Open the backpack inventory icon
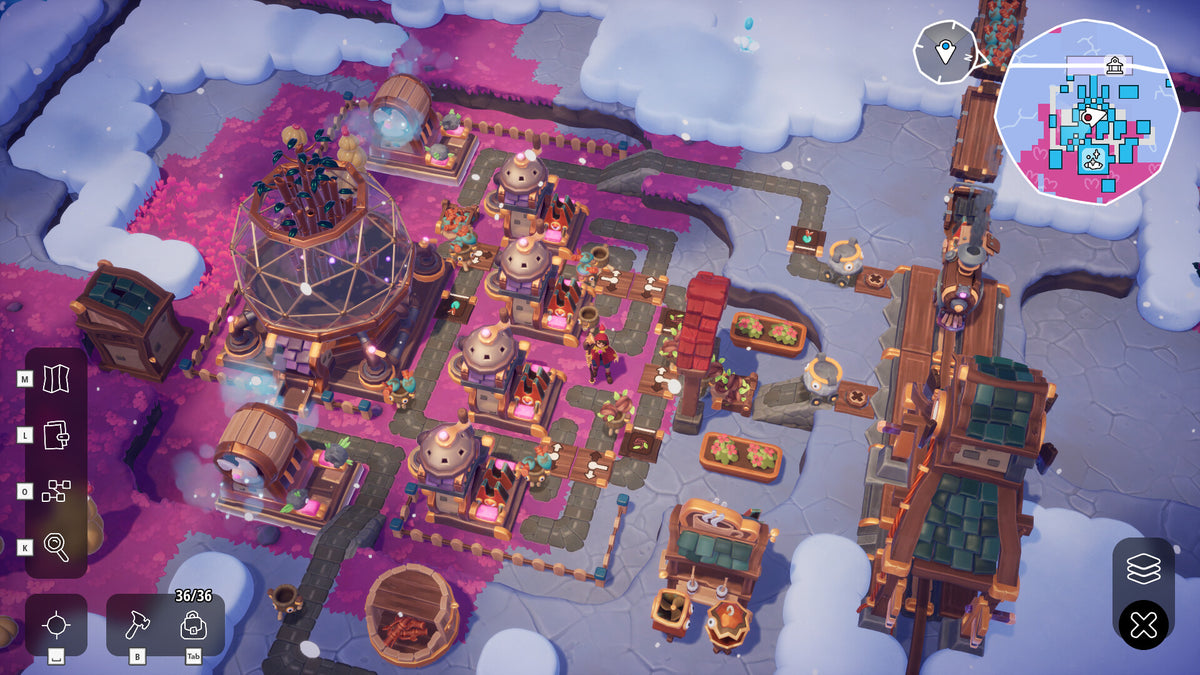Image resolution: width=1200 pixels, height=675 pixels. point(193,626)
